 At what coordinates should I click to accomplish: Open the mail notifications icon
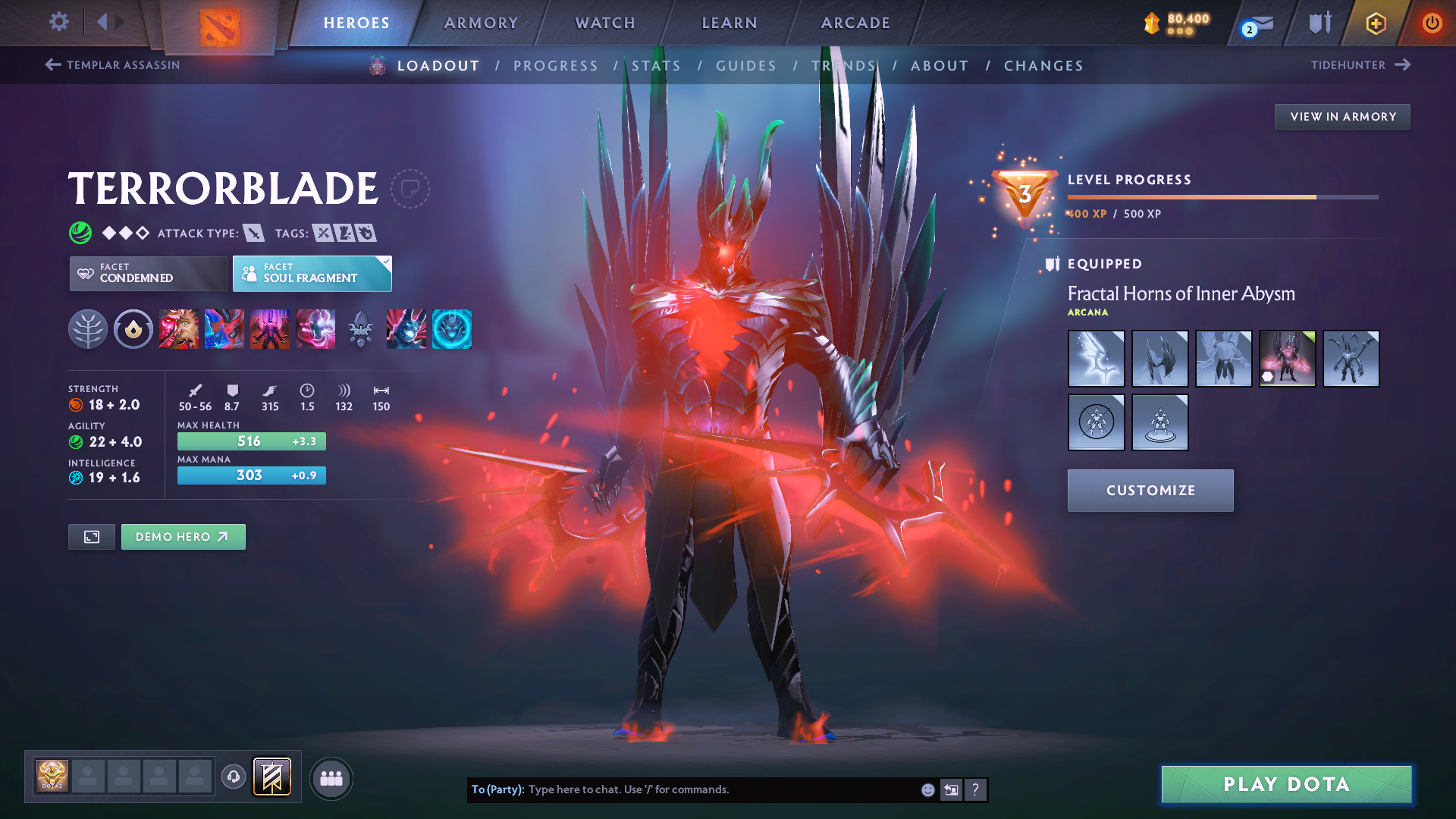(x=1259, y=25)
